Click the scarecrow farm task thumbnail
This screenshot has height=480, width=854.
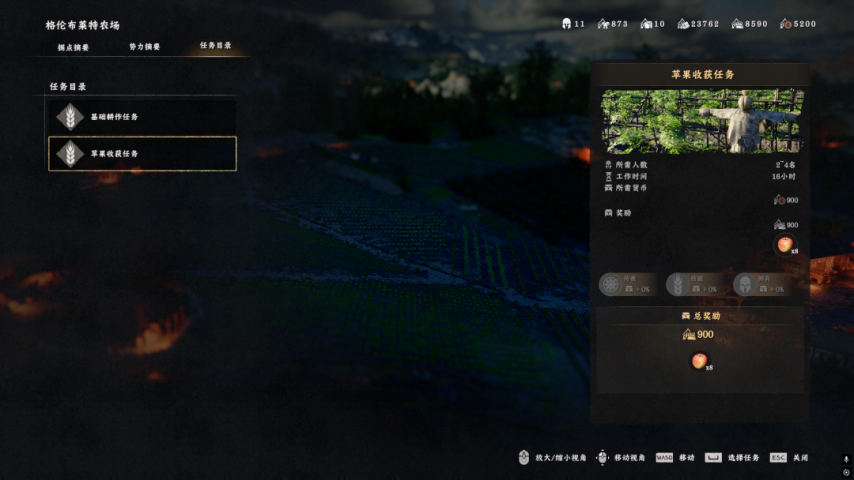point(699,121)
